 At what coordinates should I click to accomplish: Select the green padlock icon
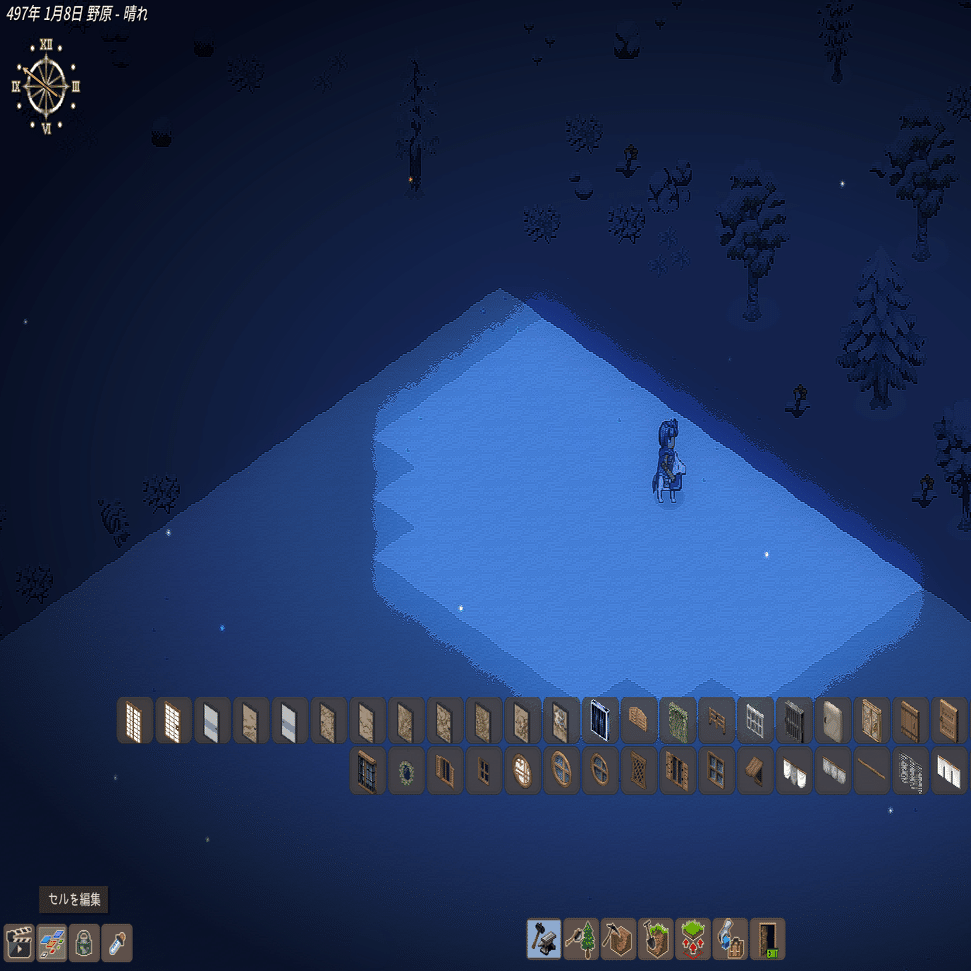tap(85, 943)
